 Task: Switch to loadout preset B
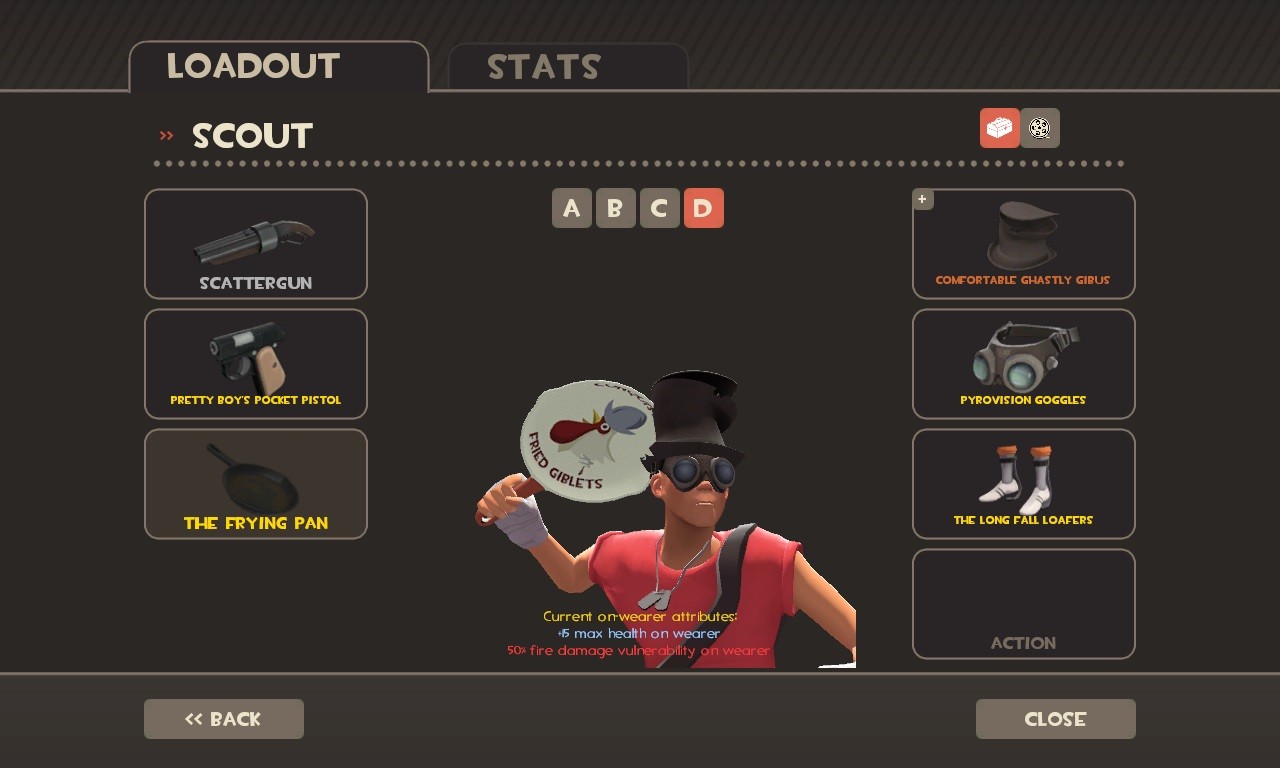pos(616,208)
